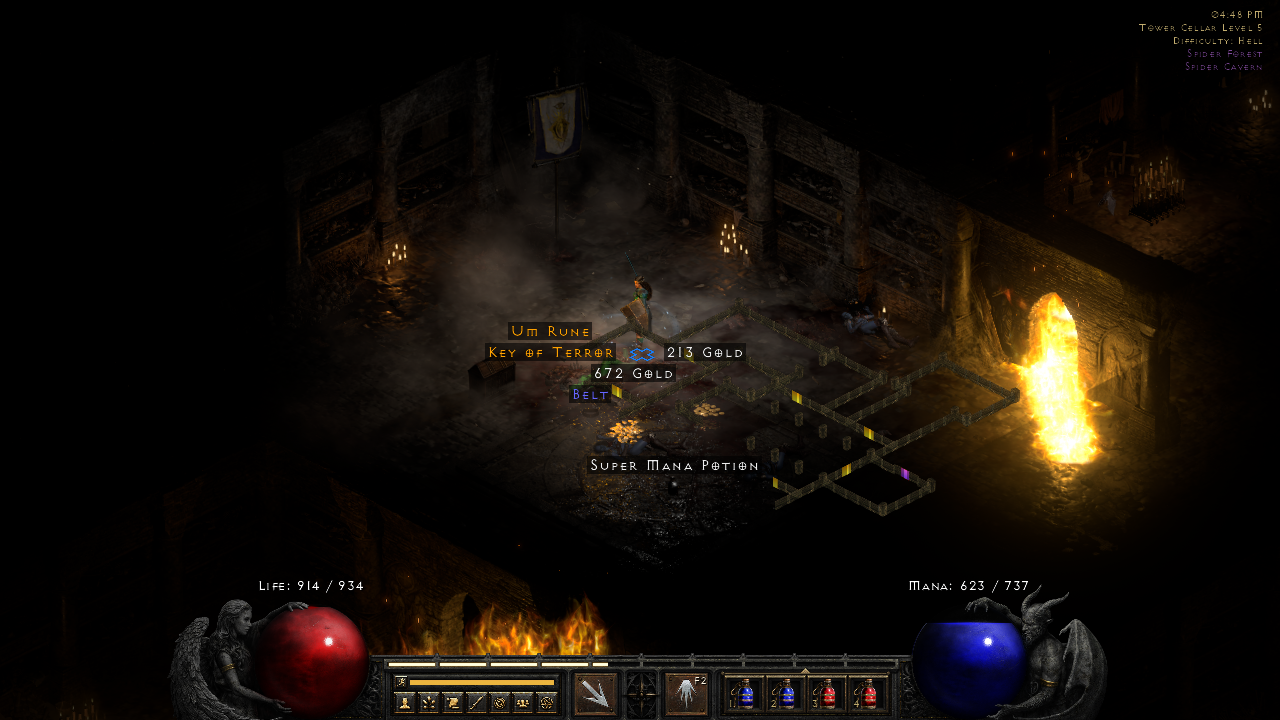This screenshot has height=720, width=1280.
Task: Open the Party screen icon
Action: [523, 701]
